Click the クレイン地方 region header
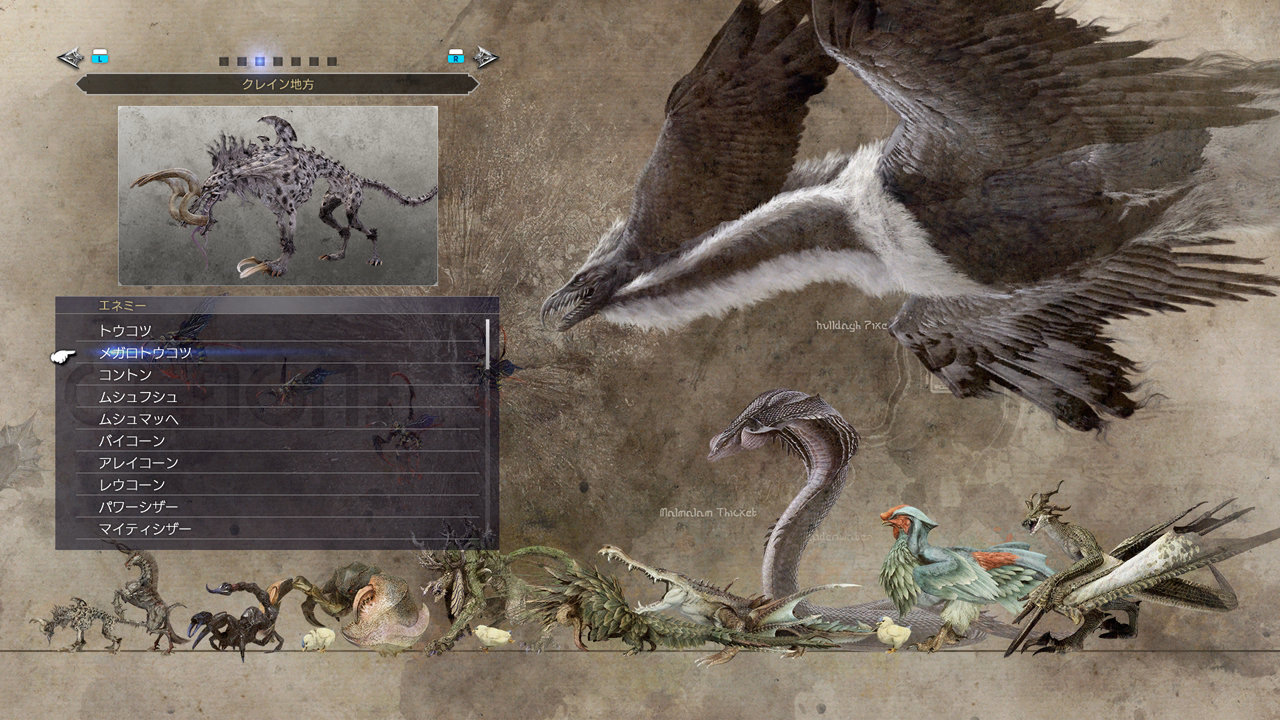 pyautogui.click(x=277, y=85)
